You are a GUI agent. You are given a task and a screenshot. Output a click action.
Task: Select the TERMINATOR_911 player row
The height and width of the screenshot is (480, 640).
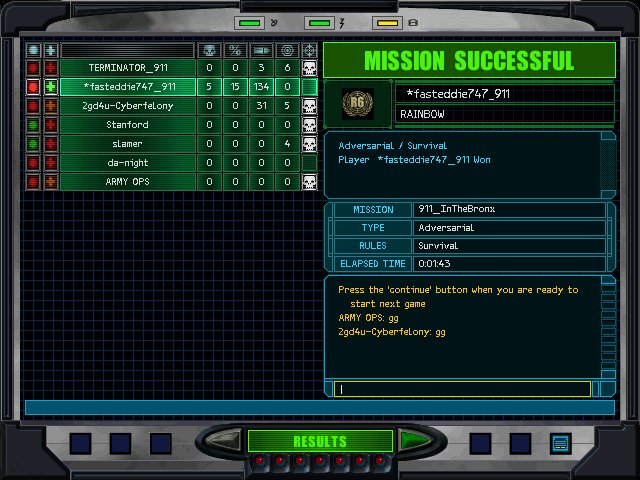point(127,68)
